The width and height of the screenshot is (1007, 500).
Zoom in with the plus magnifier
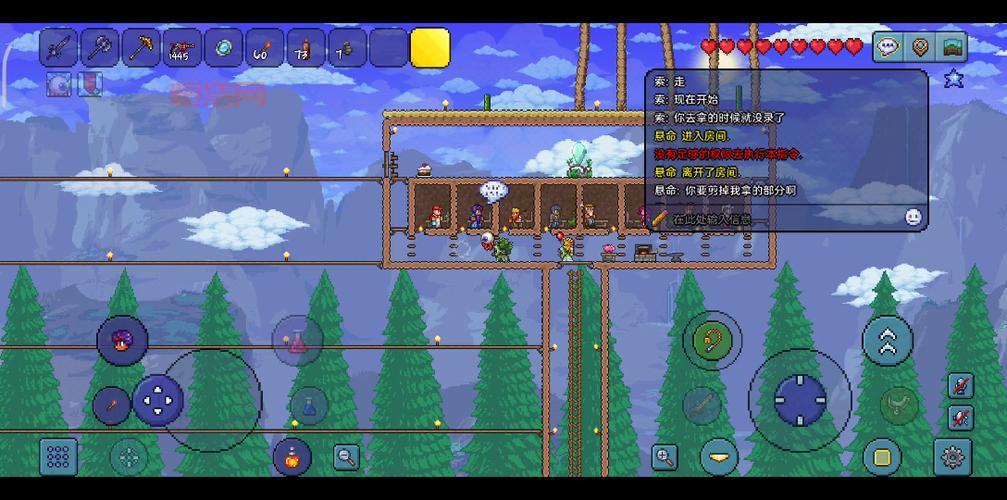[x=664, y=457]
